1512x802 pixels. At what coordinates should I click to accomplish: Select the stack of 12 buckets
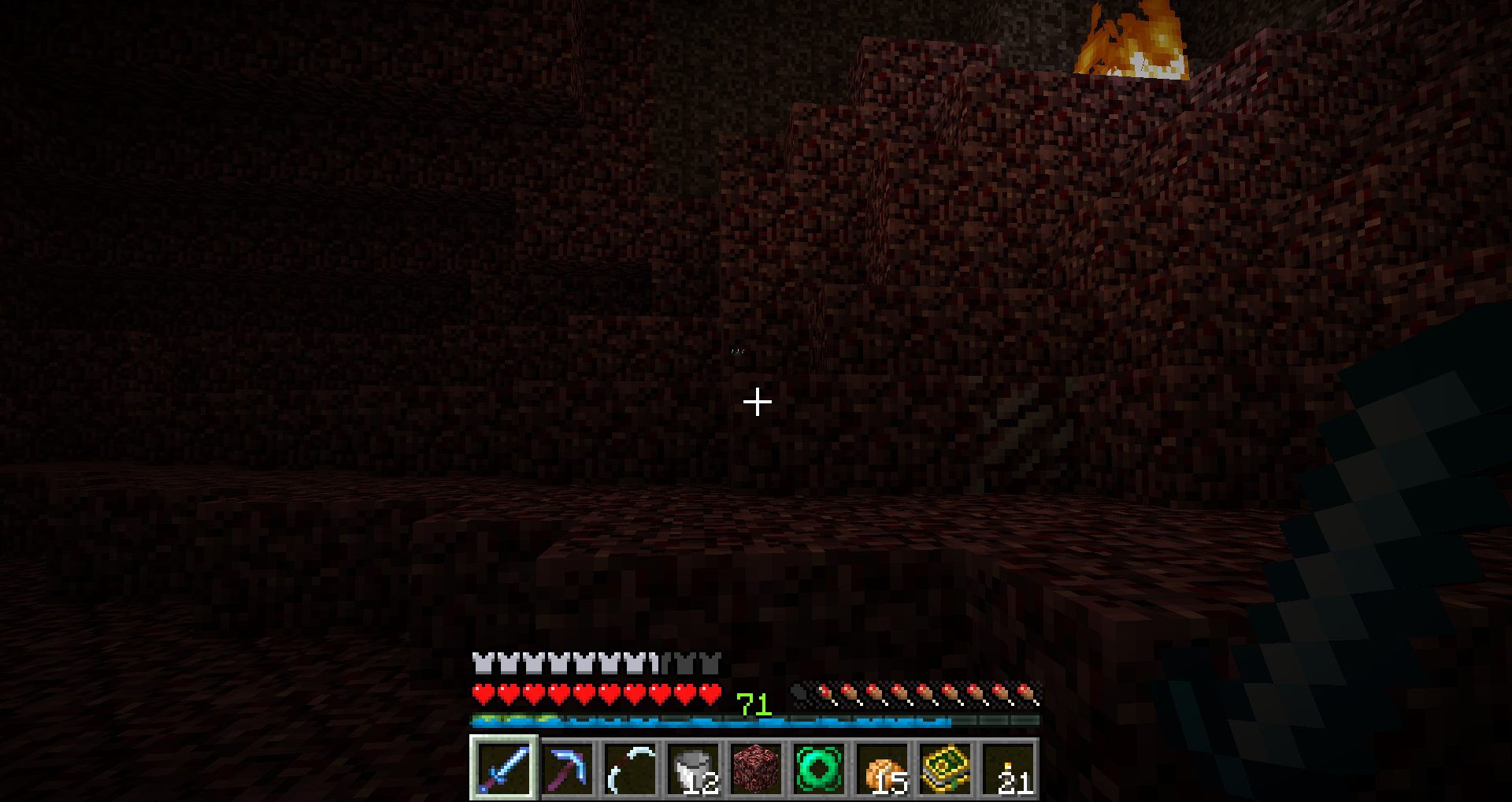(693, 768)
